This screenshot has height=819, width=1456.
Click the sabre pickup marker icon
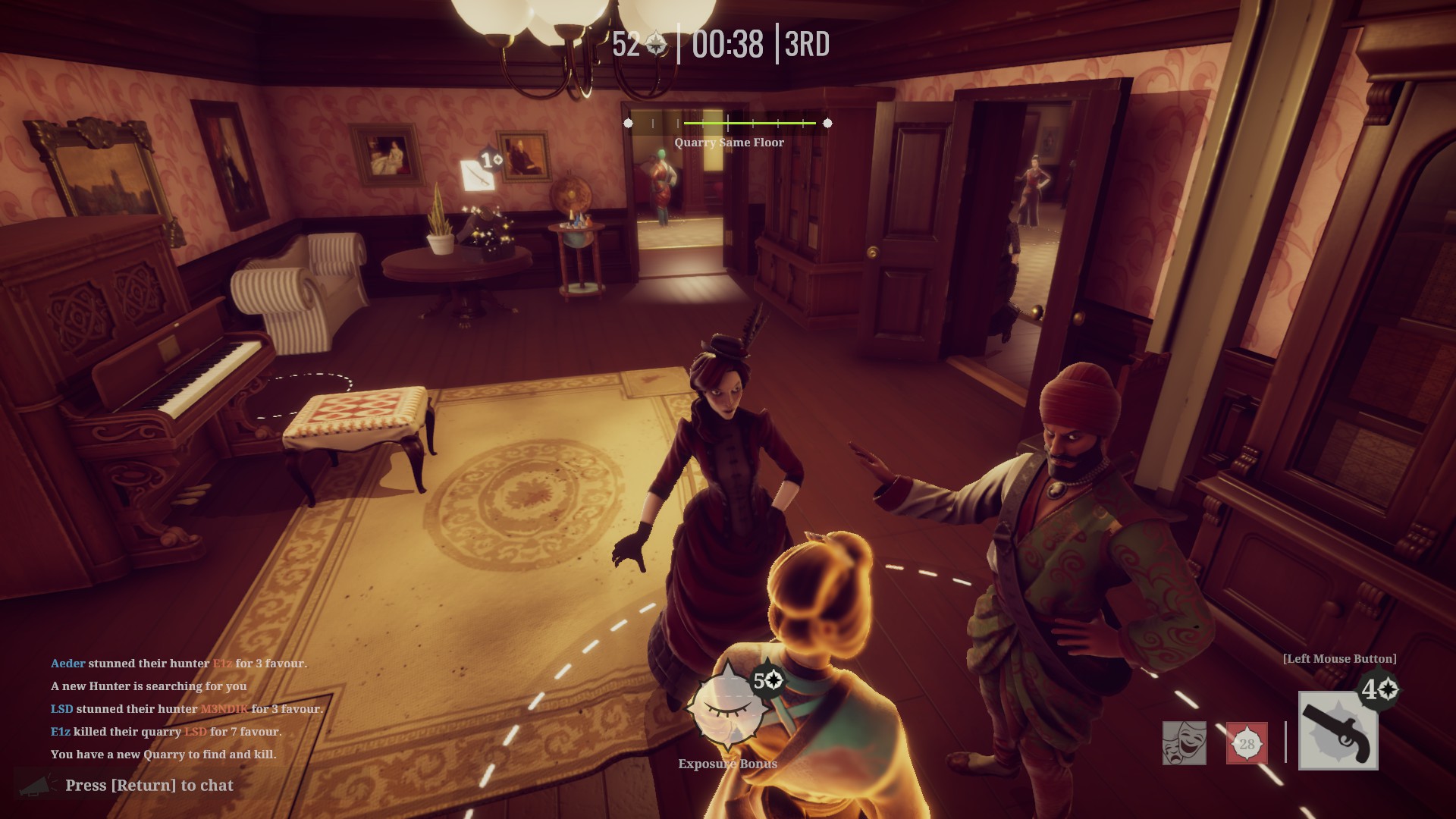477,173
